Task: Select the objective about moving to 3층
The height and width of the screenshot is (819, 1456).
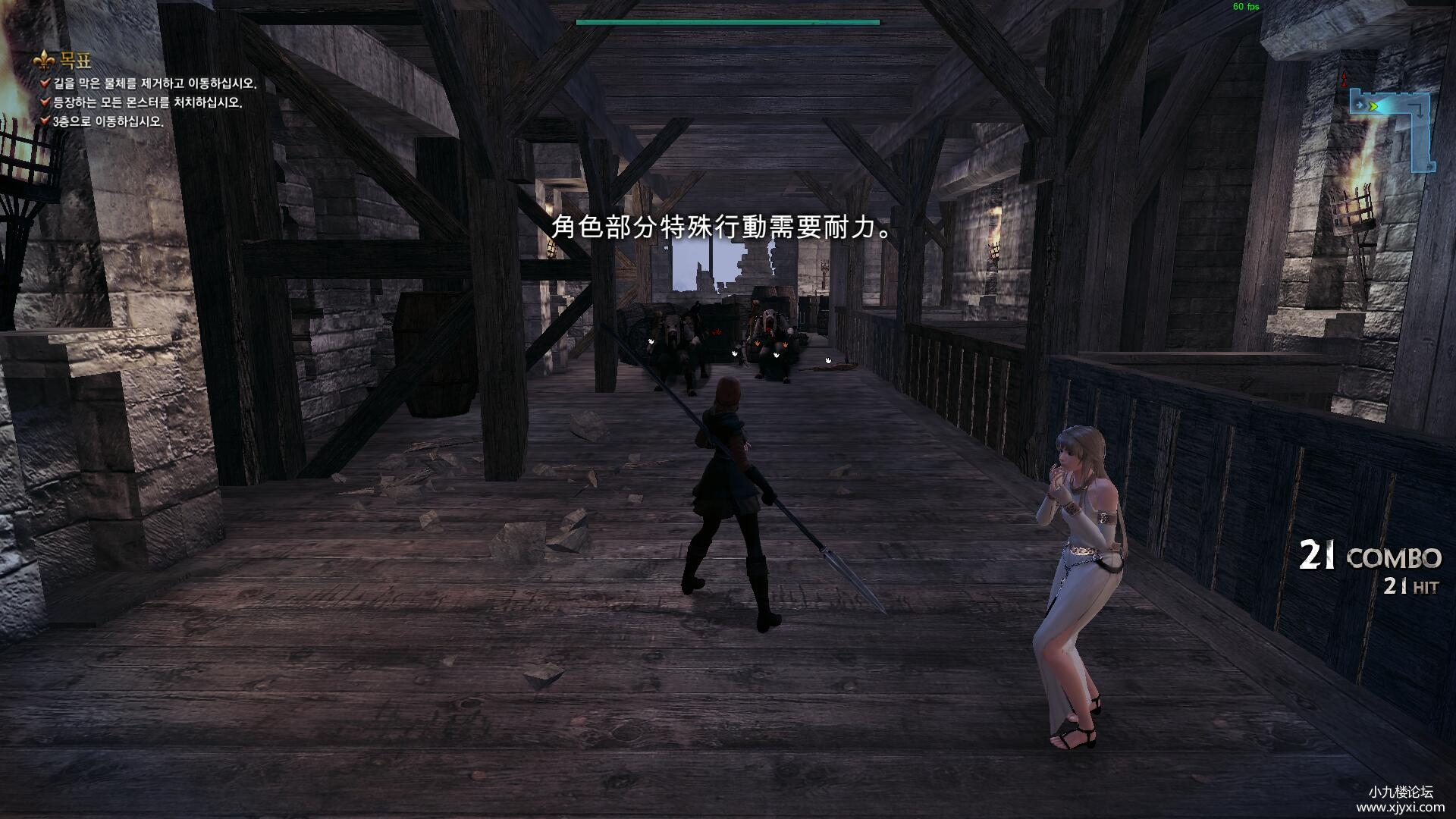Action: pos(107,121)
